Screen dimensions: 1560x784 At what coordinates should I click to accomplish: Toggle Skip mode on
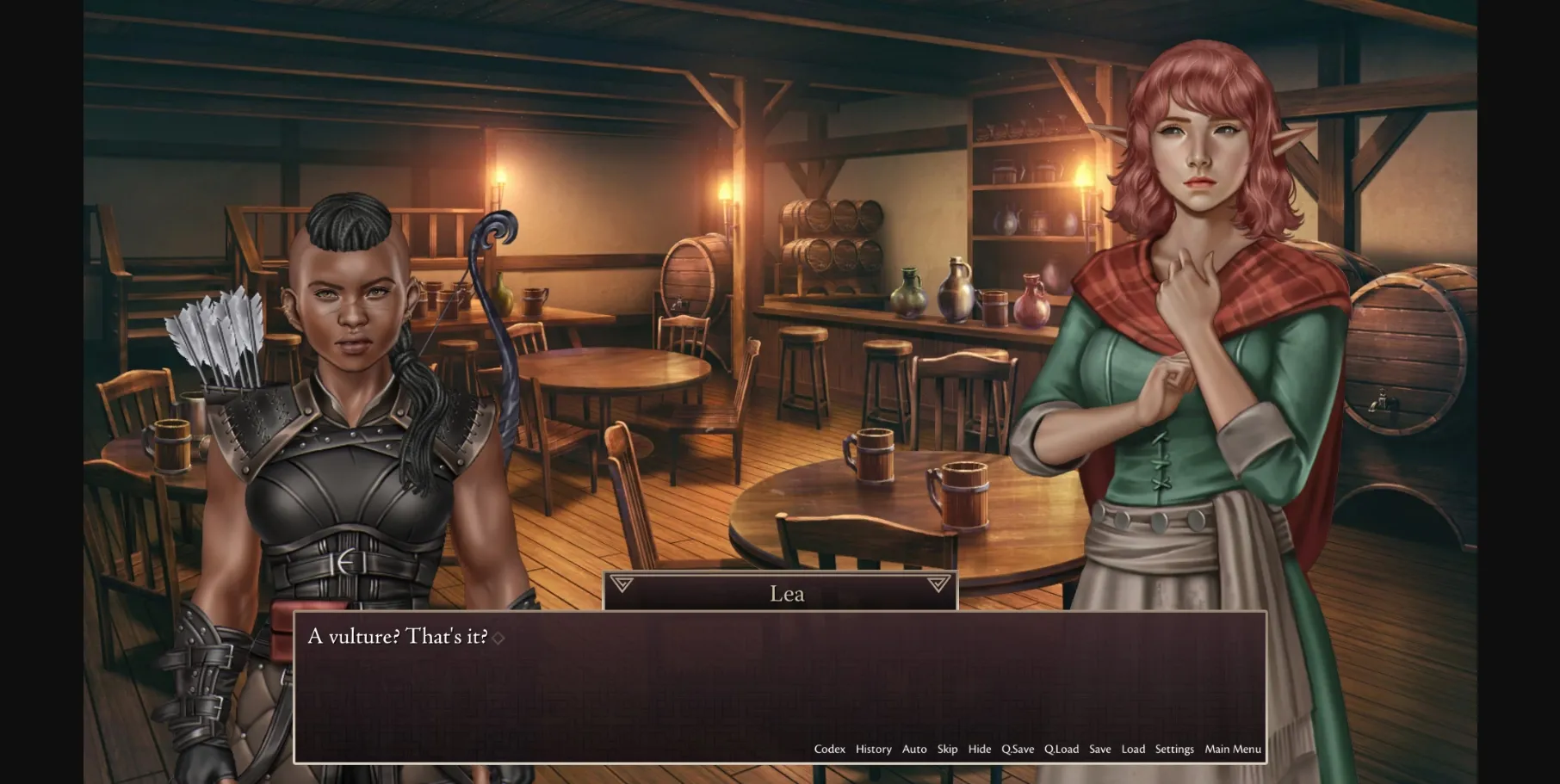pyautogui.click(x=947, y=750)
